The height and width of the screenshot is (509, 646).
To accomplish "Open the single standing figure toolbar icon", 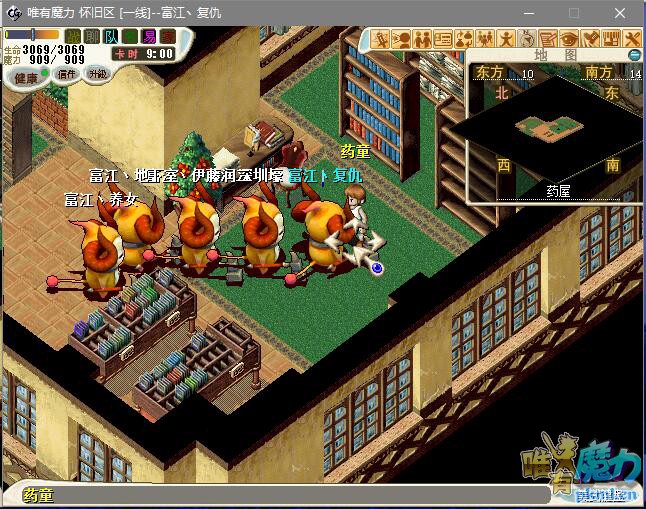I will [x=506, y=39].
